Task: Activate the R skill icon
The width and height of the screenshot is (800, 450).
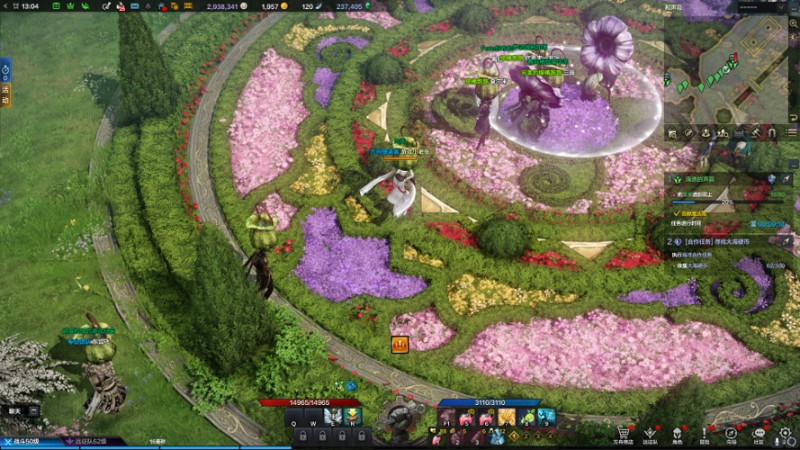Action: coord(351,417)
